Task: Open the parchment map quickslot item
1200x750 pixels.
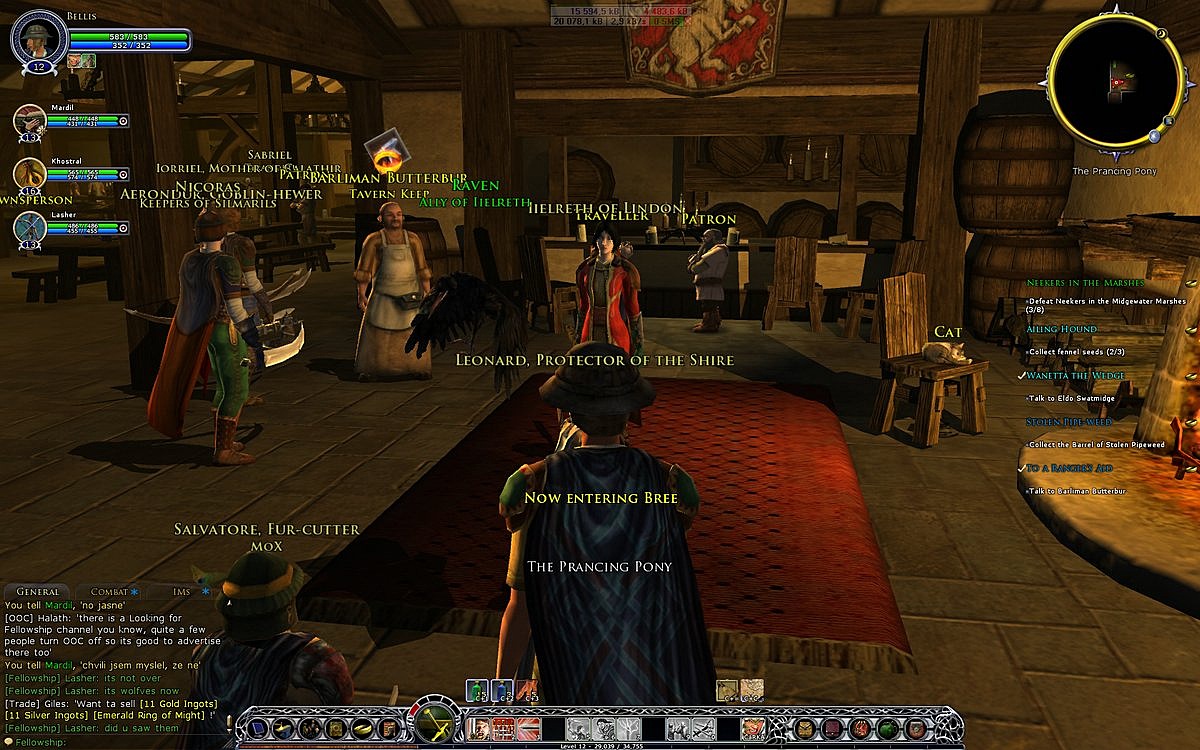Action: (728, 690)
